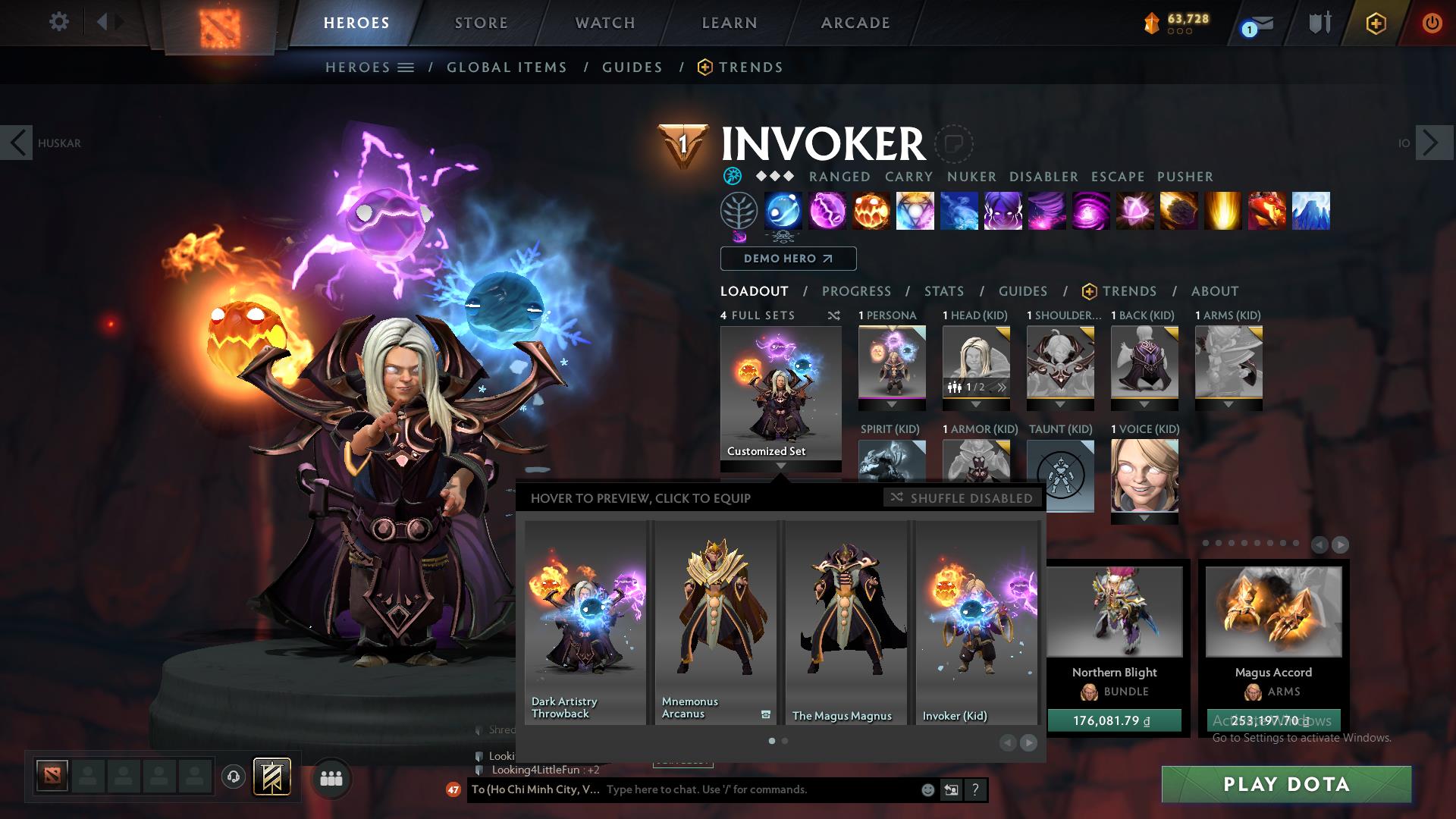Click the Dota Plus icon in the top bar
Screen dimensions: 1456x819
click(x=1376, y=23)
